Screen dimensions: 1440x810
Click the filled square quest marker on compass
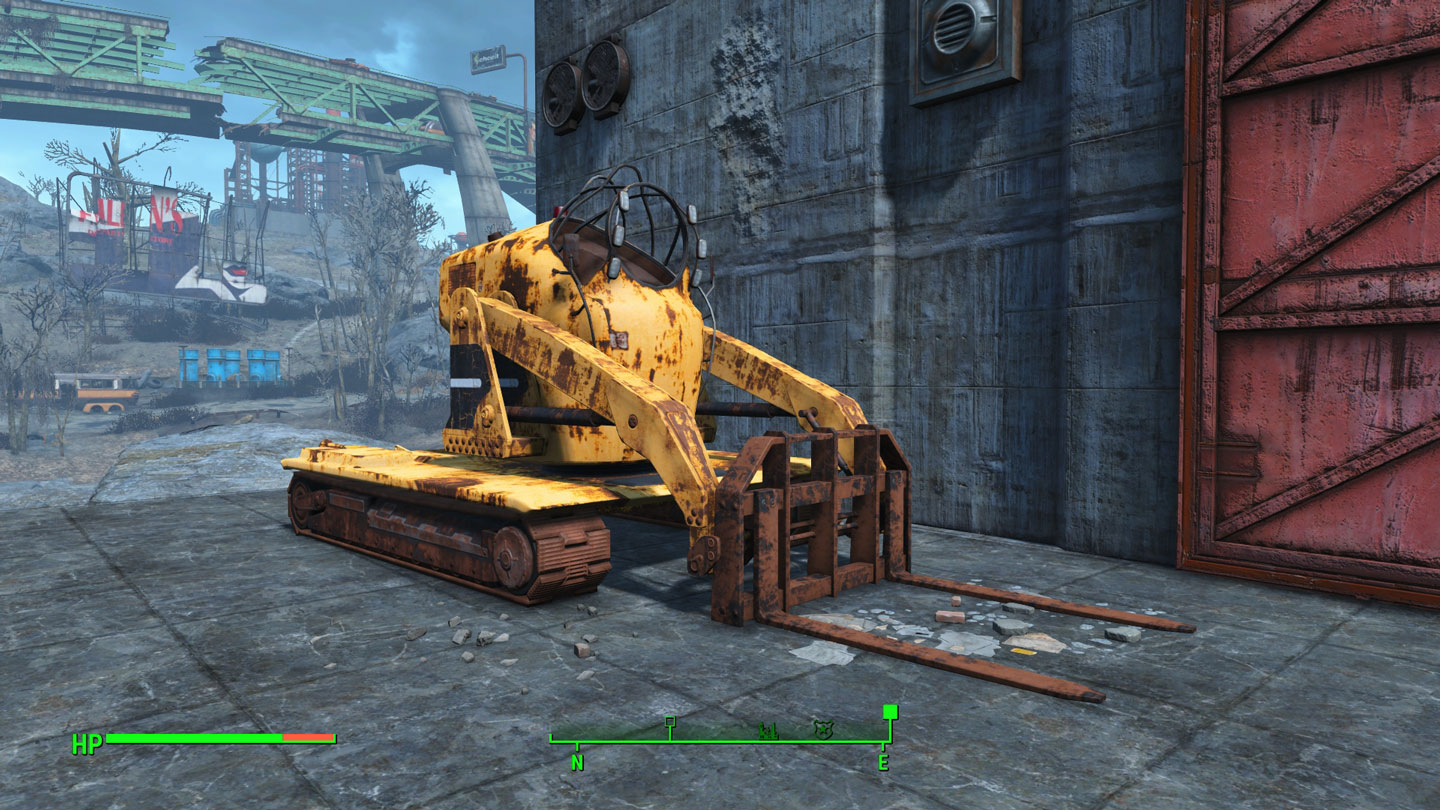[x=889, y=712]
